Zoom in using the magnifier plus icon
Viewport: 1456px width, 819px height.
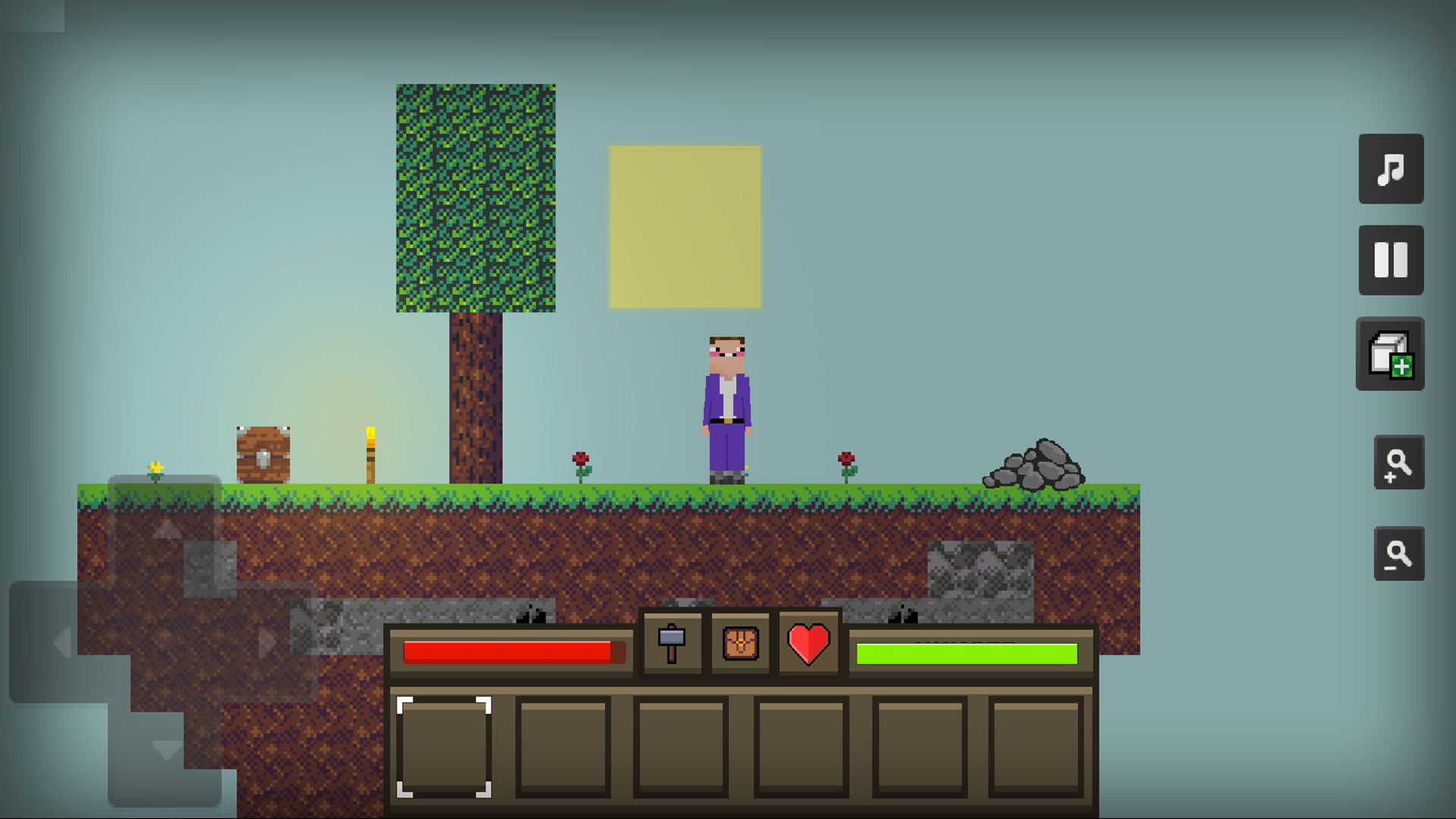pos(1399,463)
